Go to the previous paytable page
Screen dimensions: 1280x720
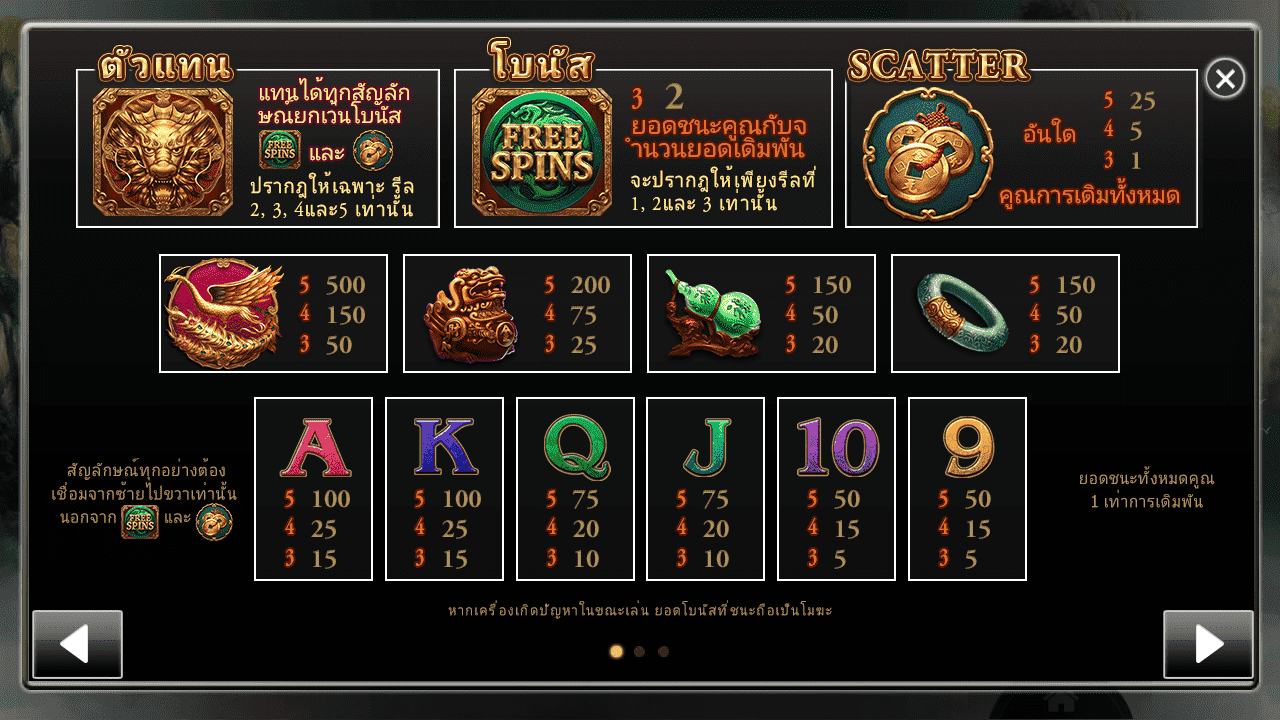click(x=77, y=644)
